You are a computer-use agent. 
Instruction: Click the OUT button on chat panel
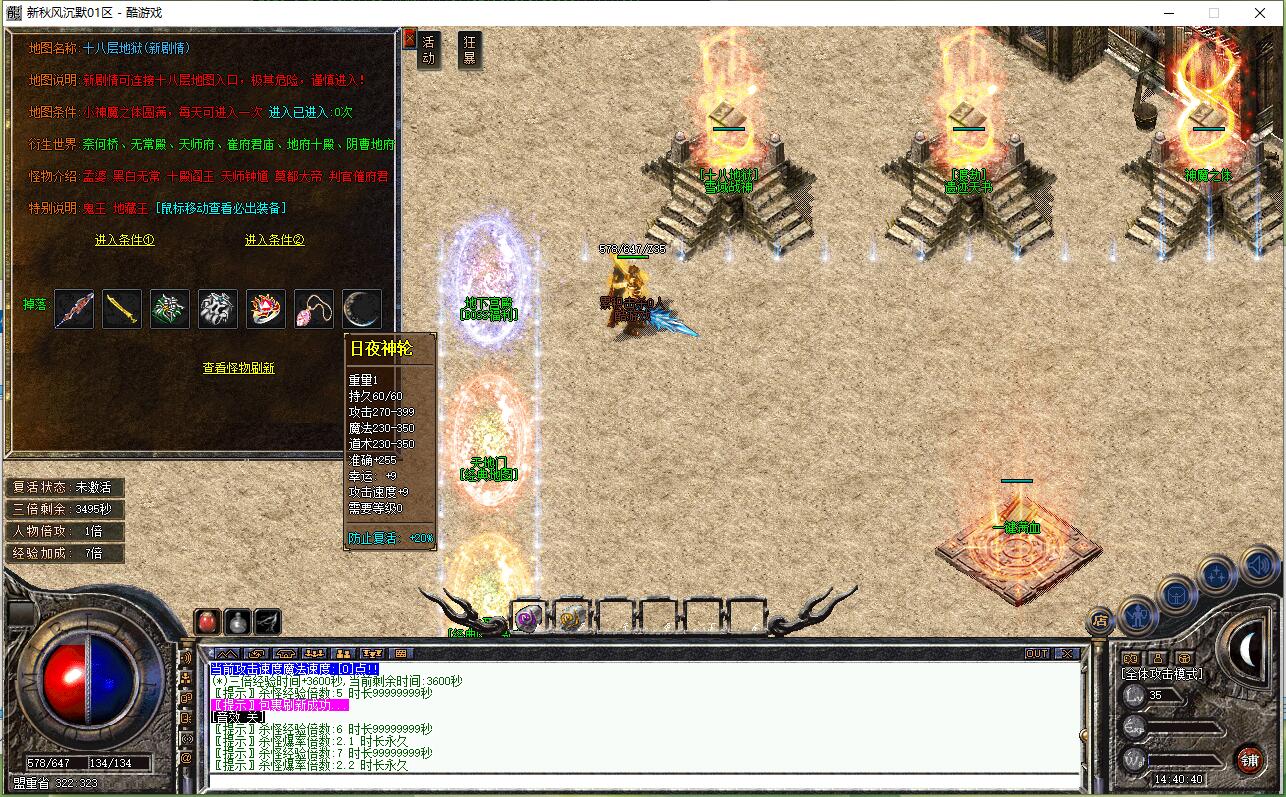[1037, 654]
